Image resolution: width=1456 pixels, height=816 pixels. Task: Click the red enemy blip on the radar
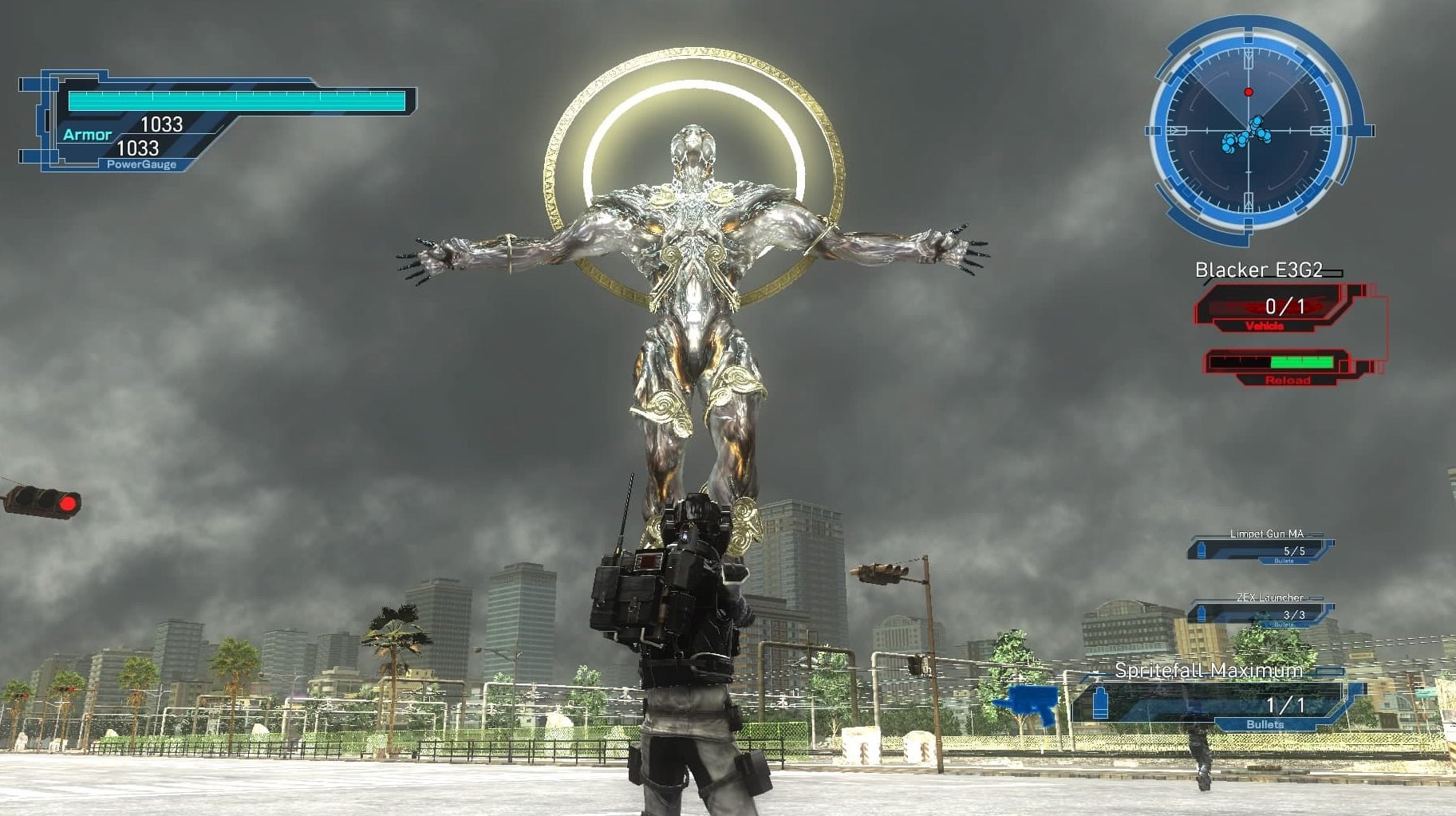click(x=1247, y=90)
